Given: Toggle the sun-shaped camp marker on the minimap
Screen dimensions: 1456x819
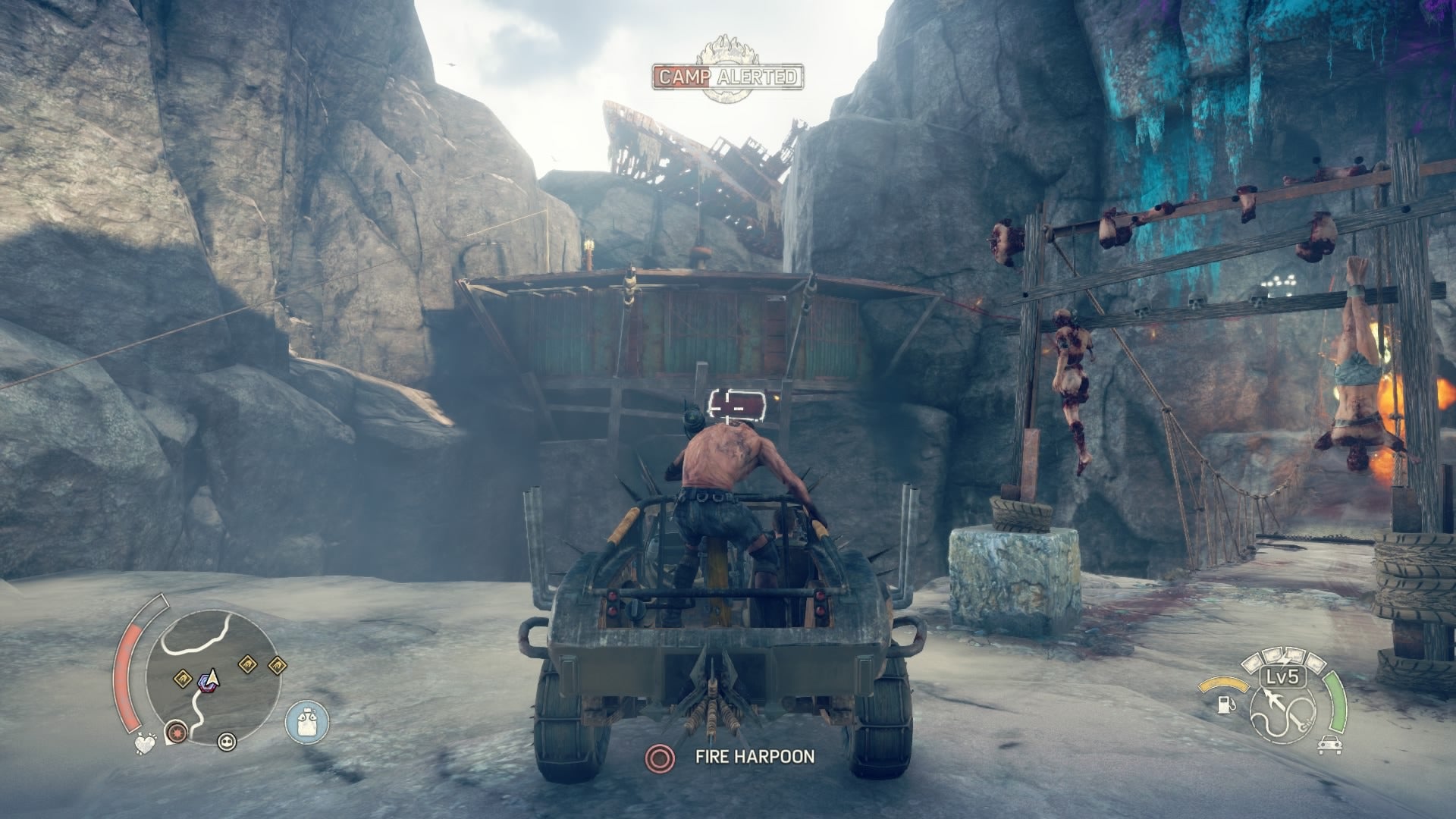Looking at the screenshot, I should coord(177,732).
